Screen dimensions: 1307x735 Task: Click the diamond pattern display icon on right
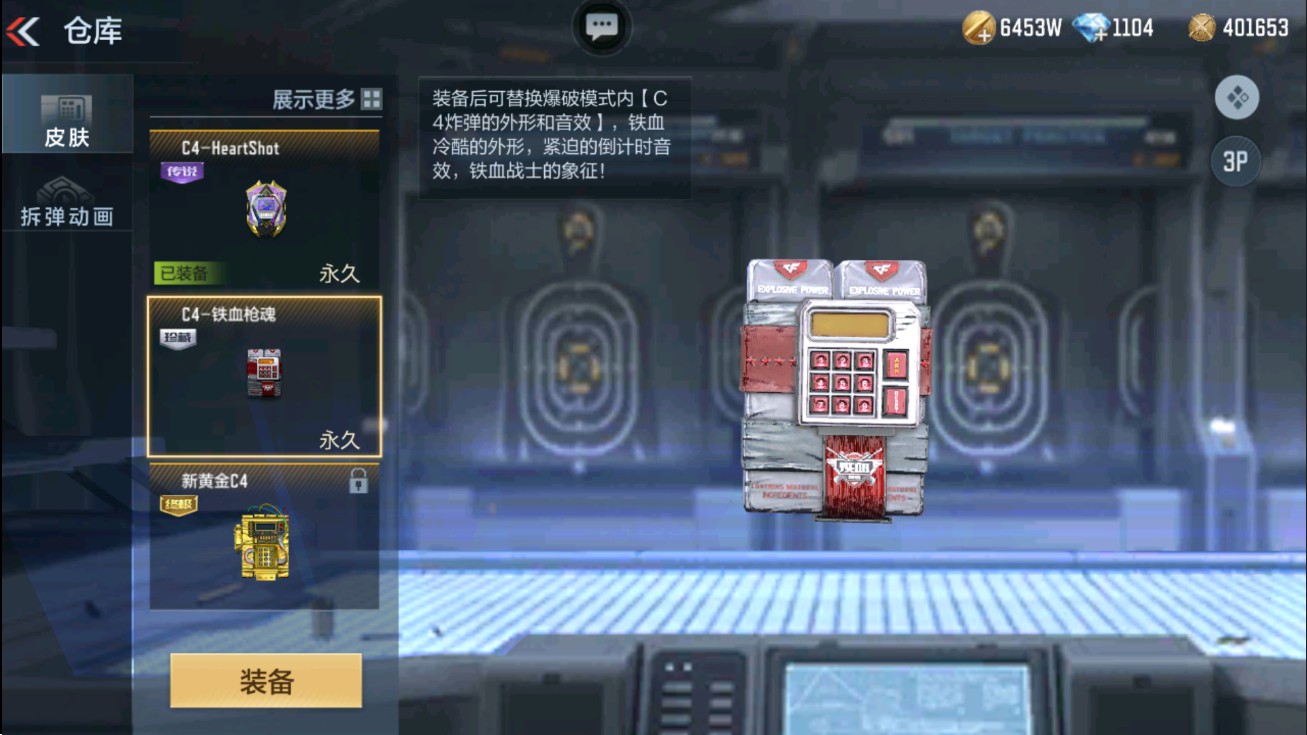[x=1237, y=97]
